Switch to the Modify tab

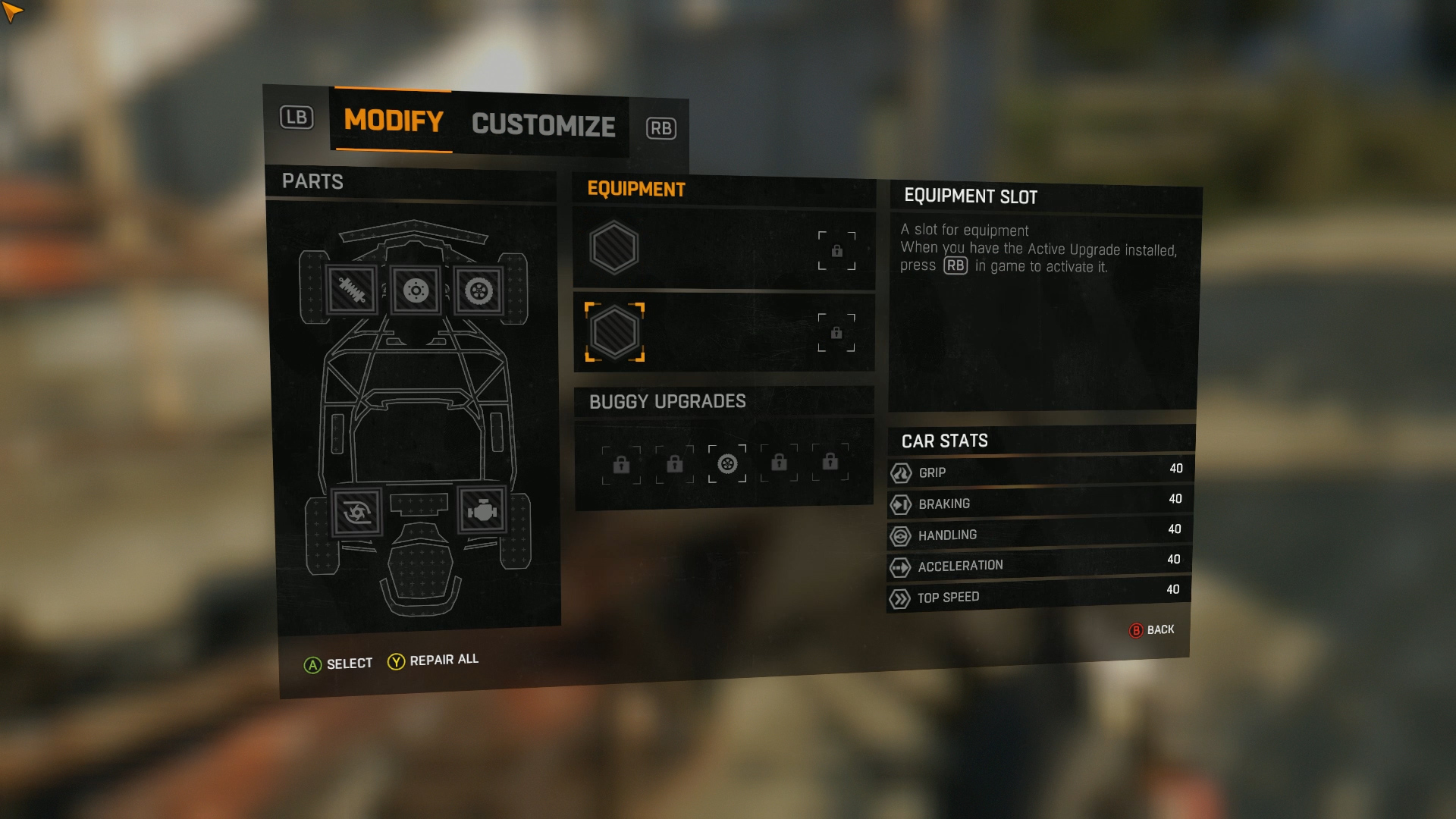[x=393, y=121]
